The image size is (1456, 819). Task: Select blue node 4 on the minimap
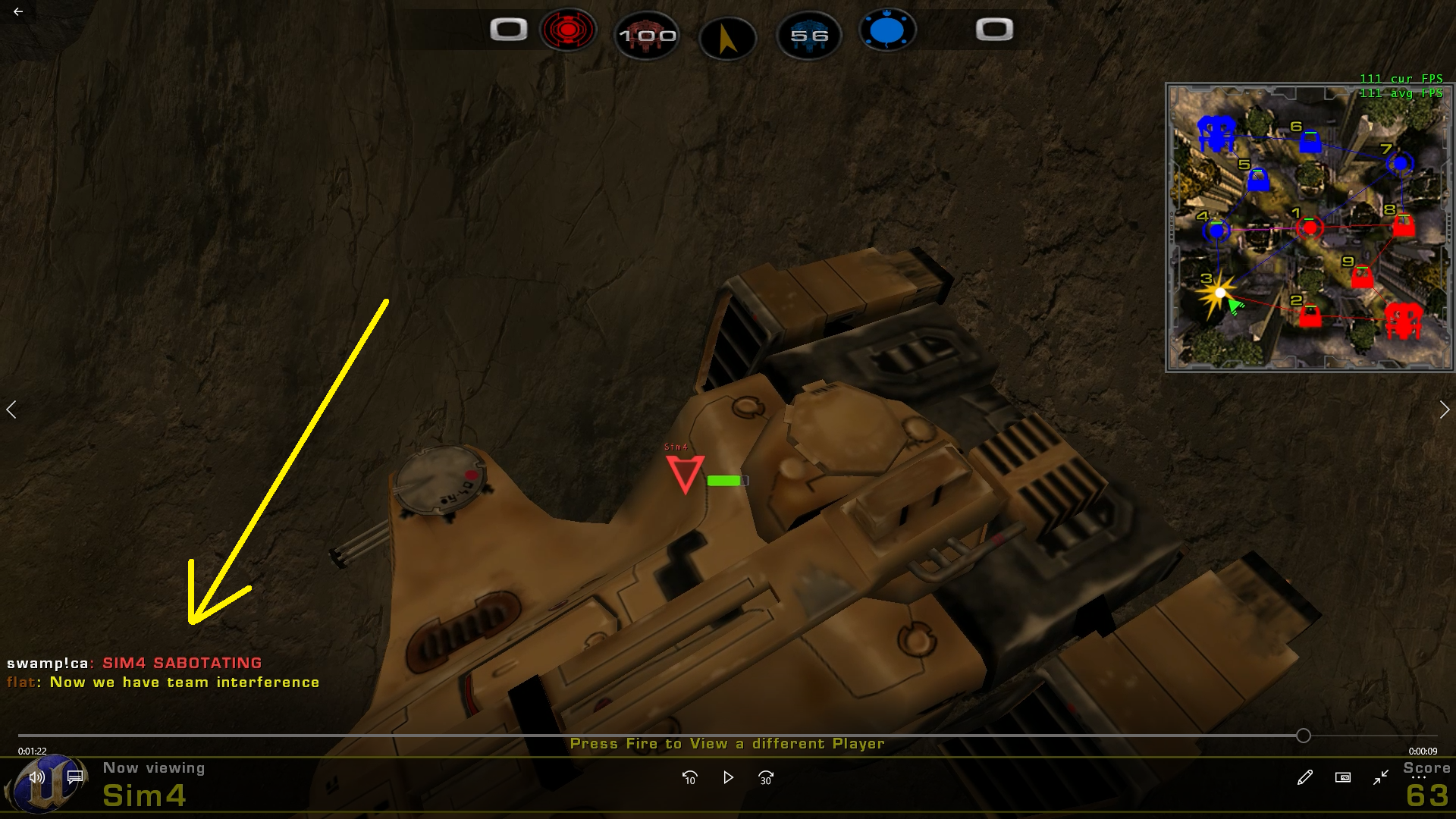click(x=1217, y=231)
